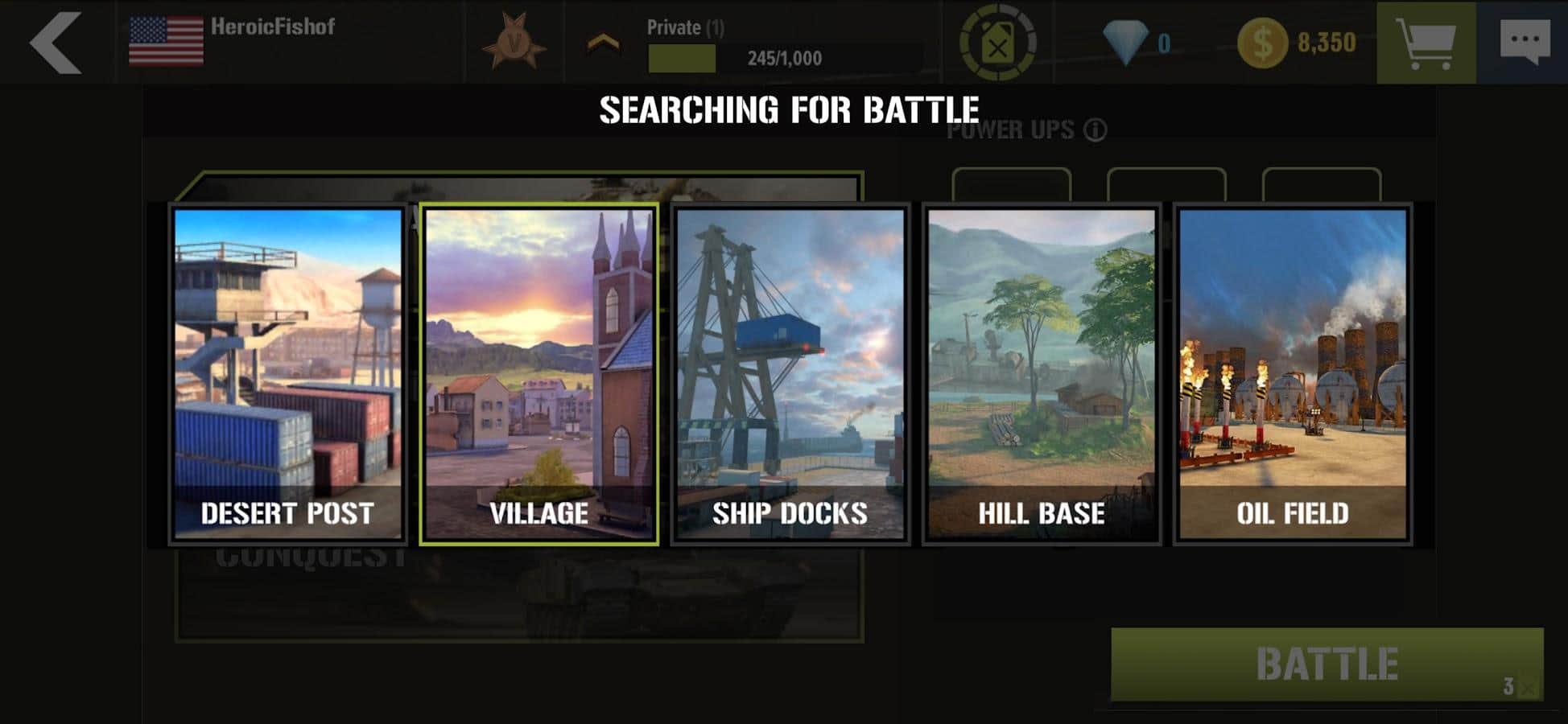This screenshot has height=724, width=1568.
Task: Select the Desert Post map card
Action: pyautogui.click(x=288, y=374)
